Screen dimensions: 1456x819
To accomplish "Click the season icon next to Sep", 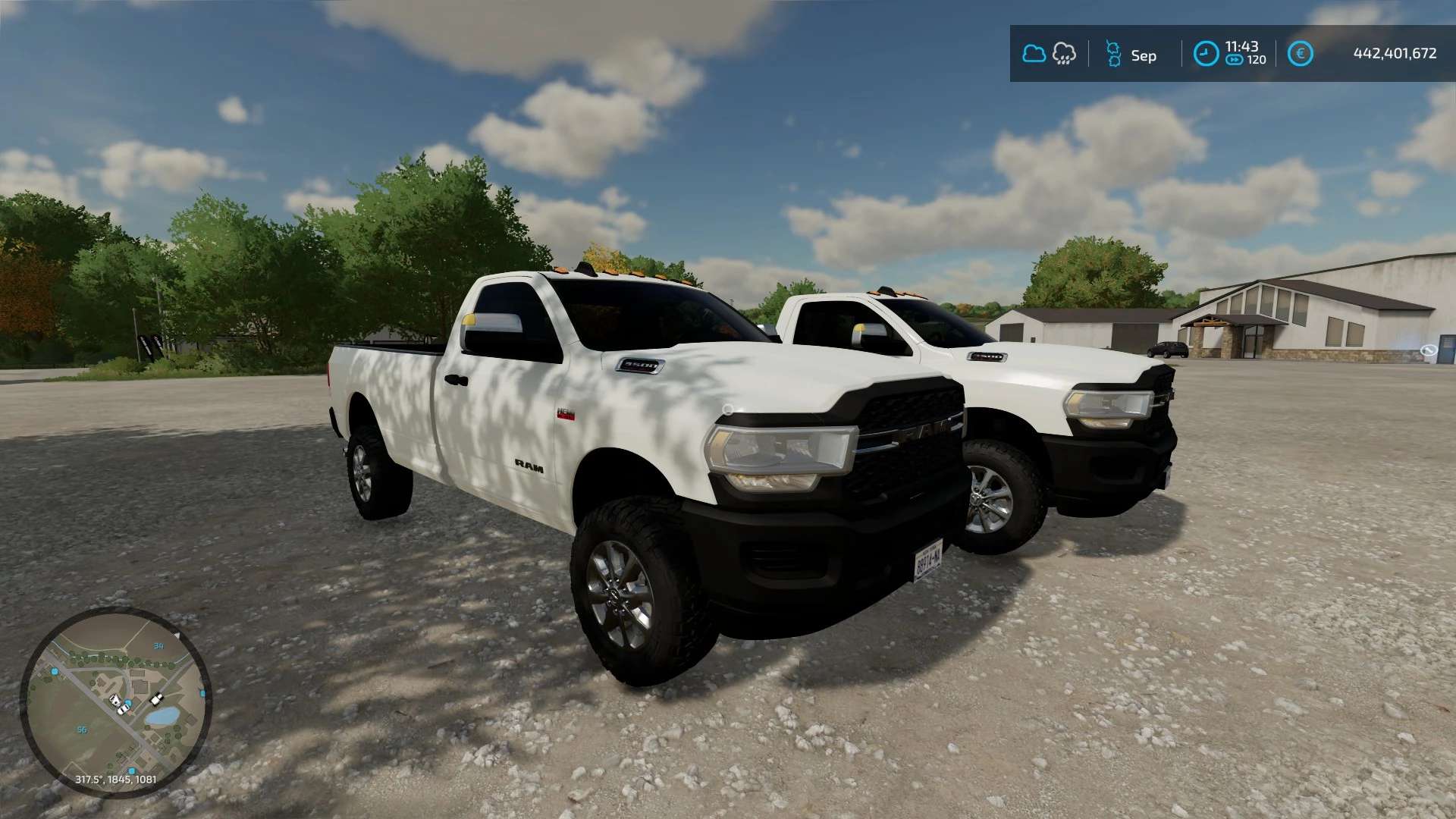I will (x=1112, y=54).
